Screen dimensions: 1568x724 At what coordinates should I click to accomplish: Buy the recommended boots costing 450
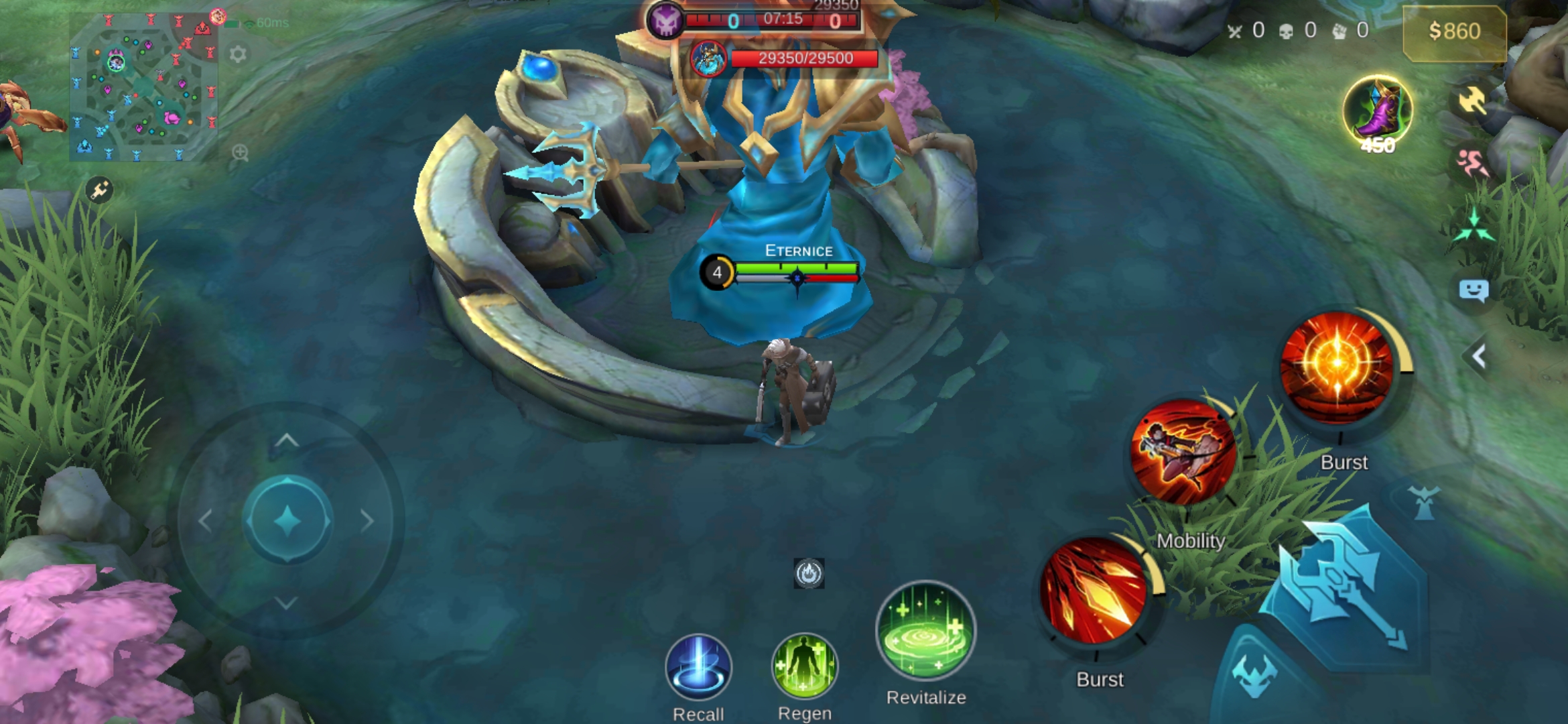[x=1378, y=111]
